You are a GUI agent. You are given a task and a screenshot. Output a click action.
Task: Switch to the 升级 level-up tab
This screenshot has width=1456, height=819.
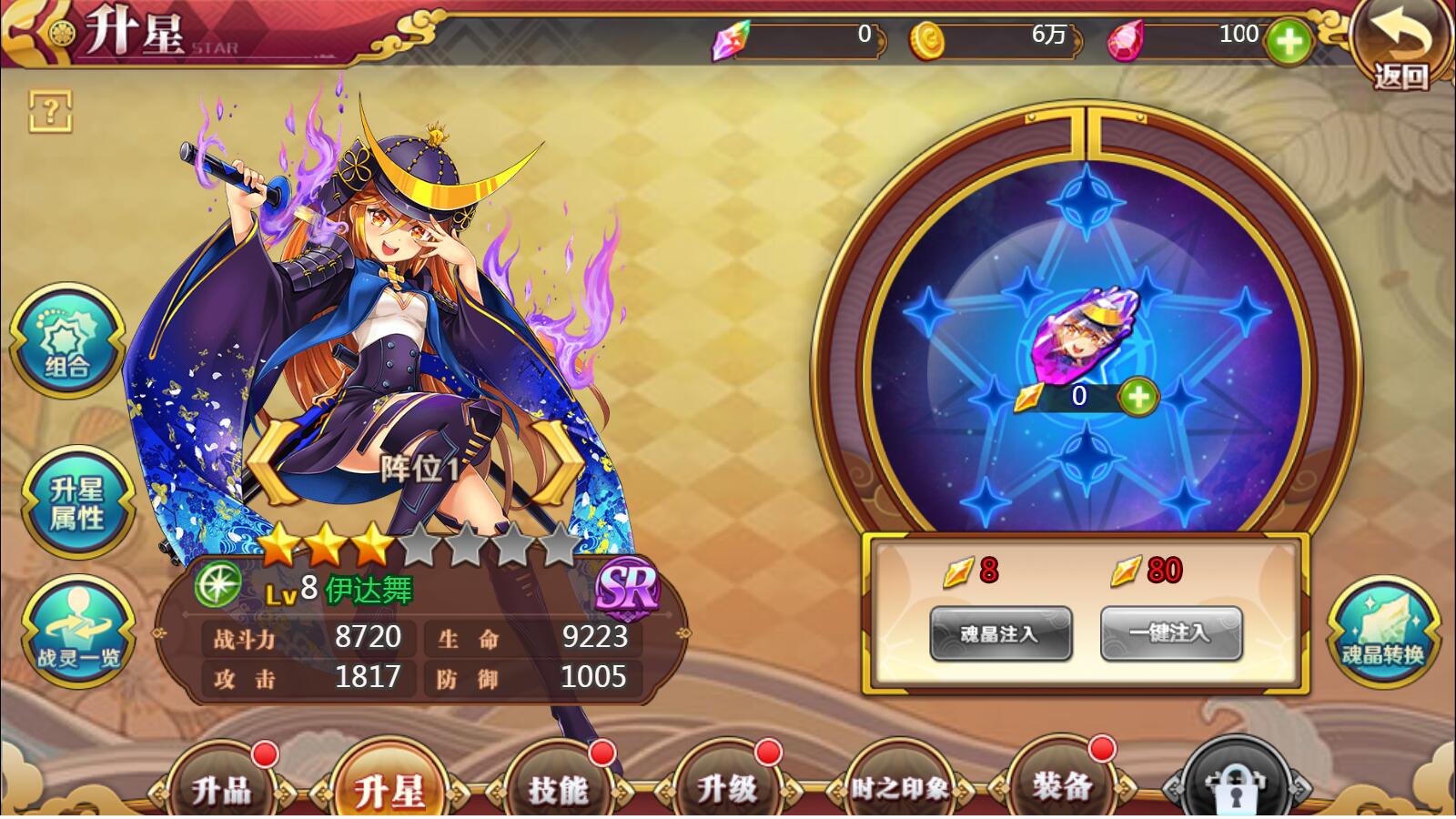pyautogui.click(x=726, y=786)
